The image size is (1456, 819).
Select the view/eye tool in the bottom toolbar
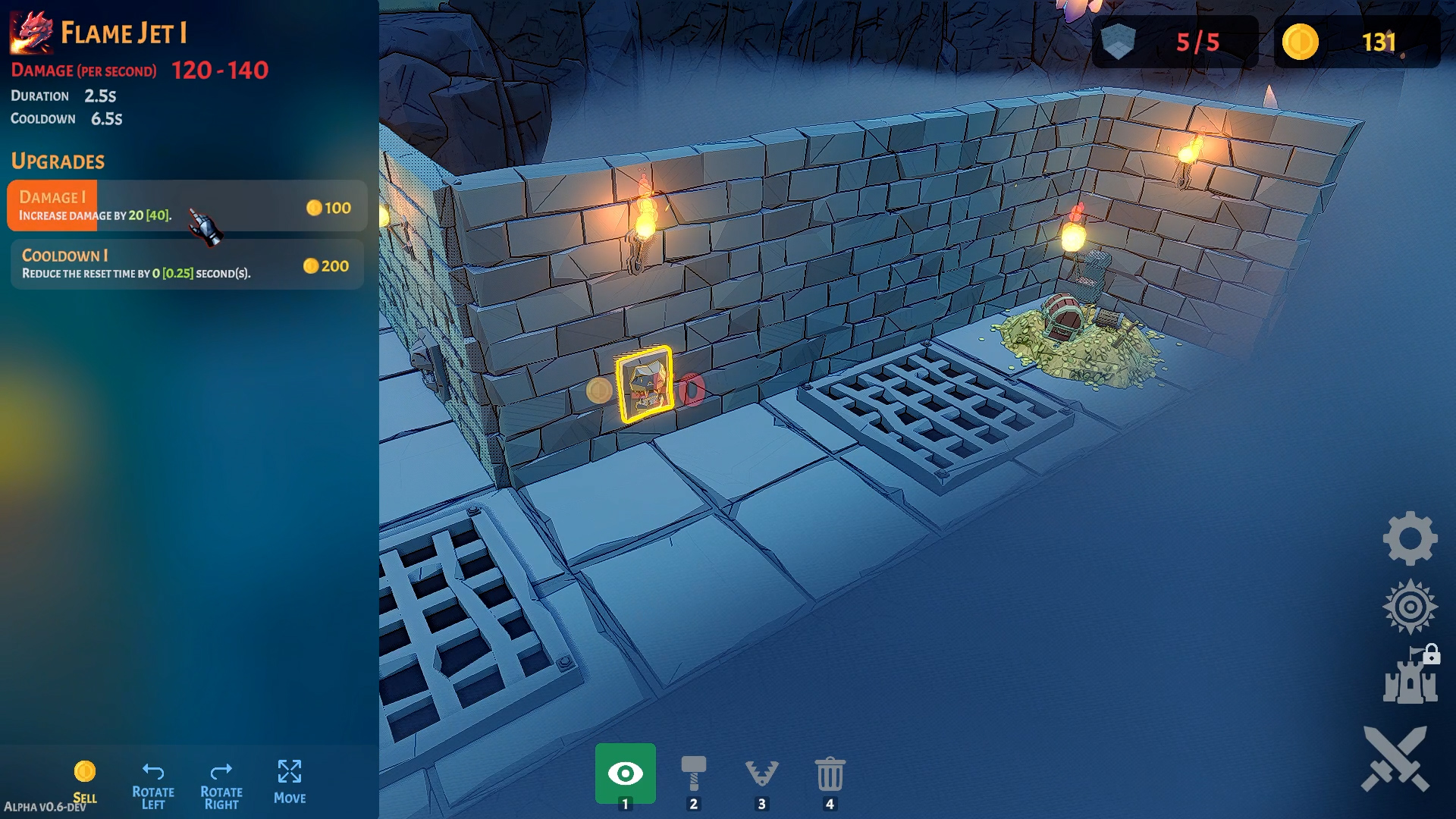625,774
